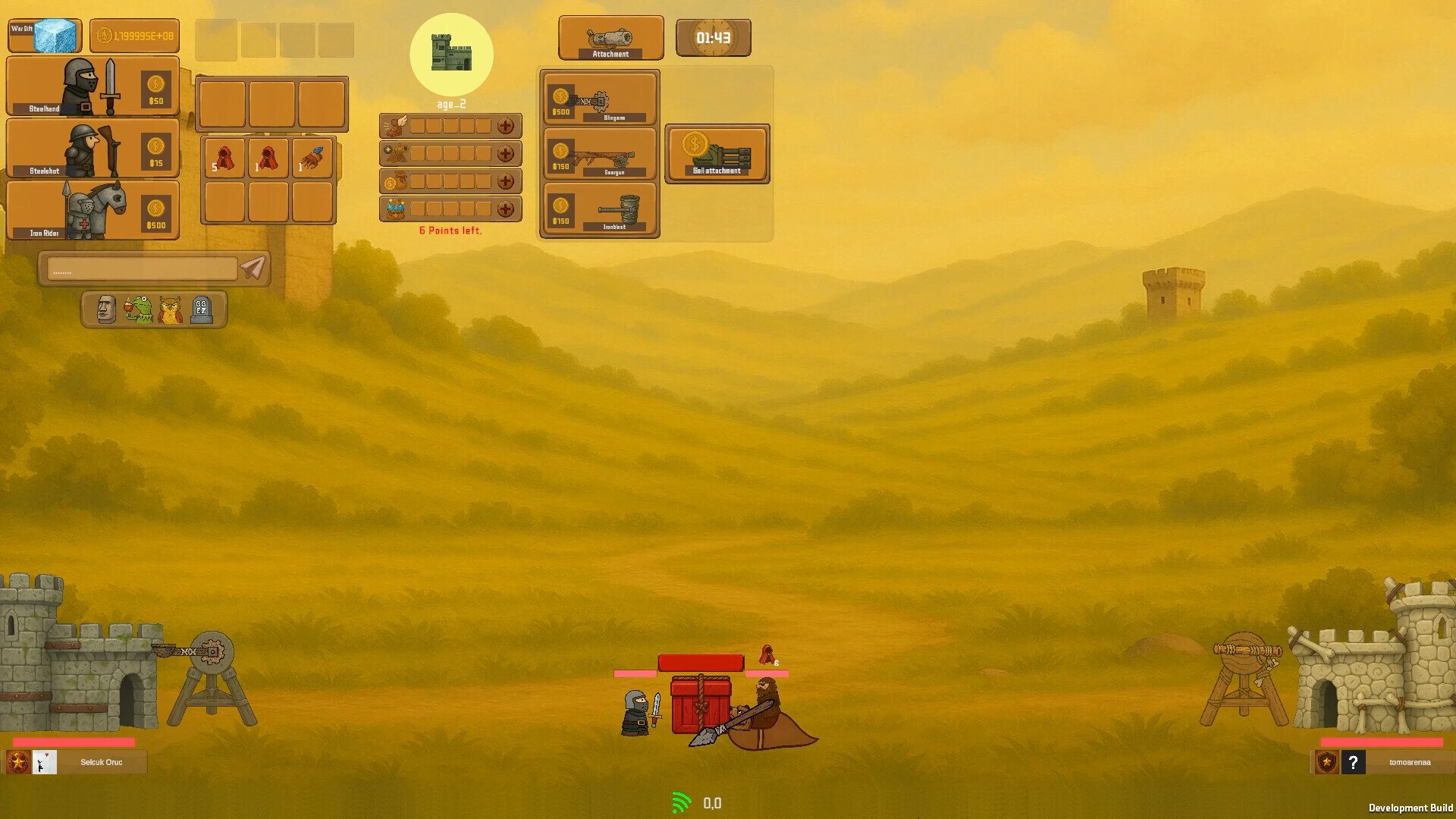
Task: Click the age_2 castle evolve icon
Action: [451, 55]
